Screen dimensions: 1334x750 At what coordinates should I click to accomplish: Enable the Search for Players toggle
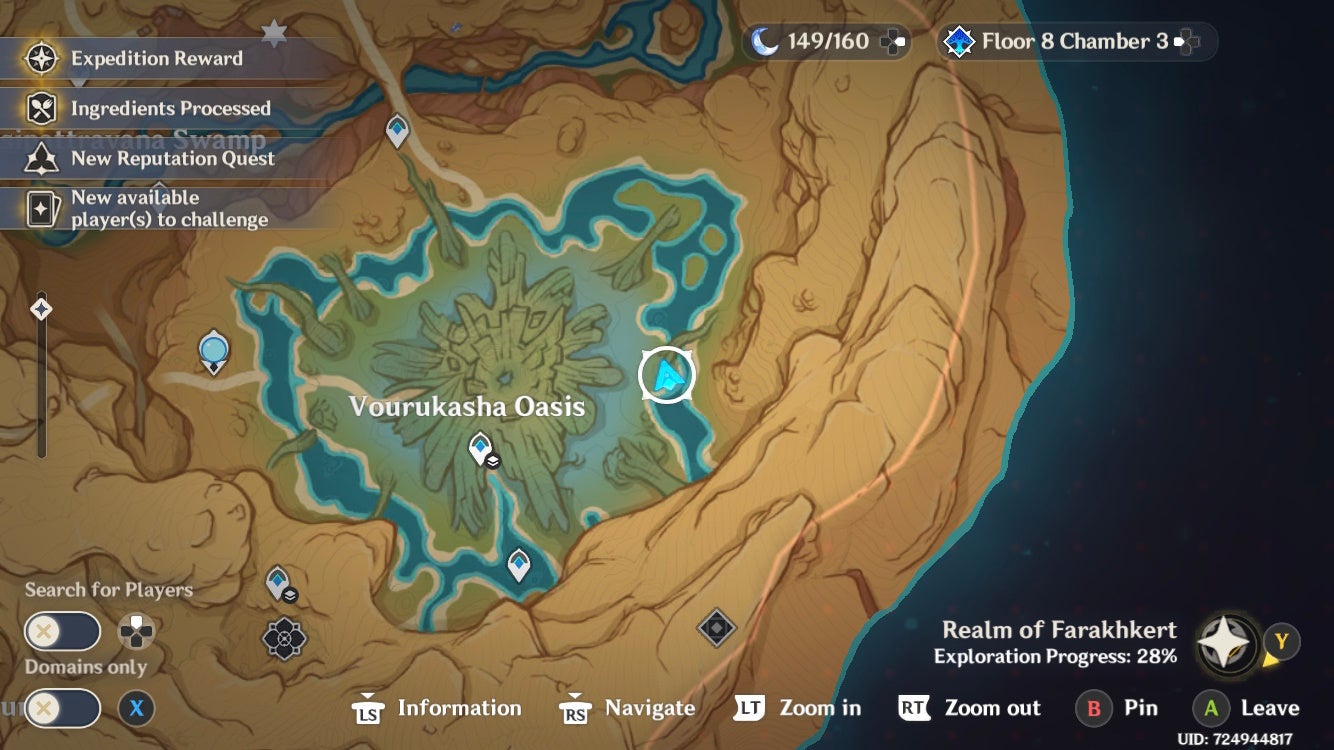(62, 631)
